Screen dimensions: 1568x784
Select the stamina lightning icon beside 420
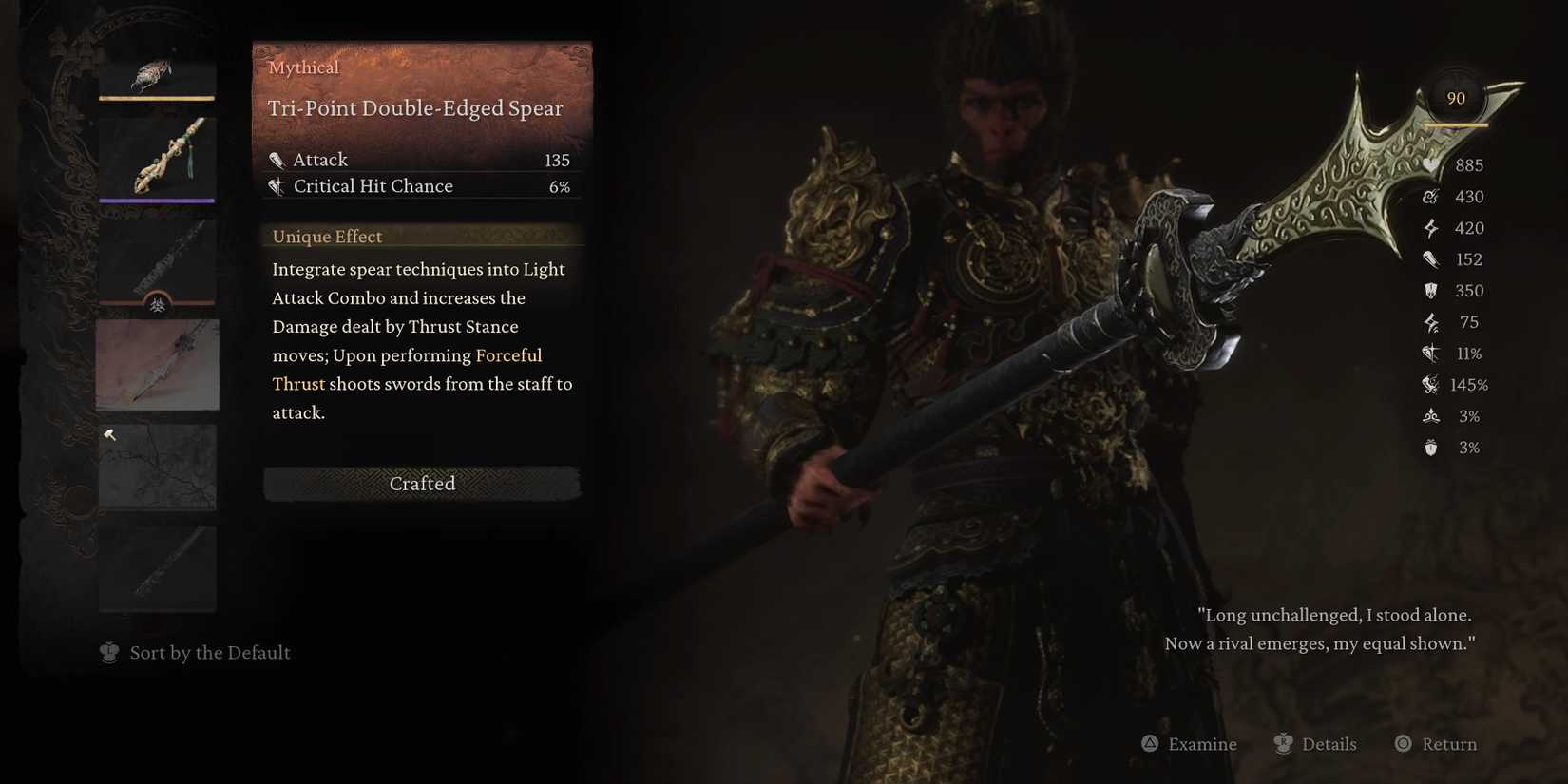tap(1430, 228)
